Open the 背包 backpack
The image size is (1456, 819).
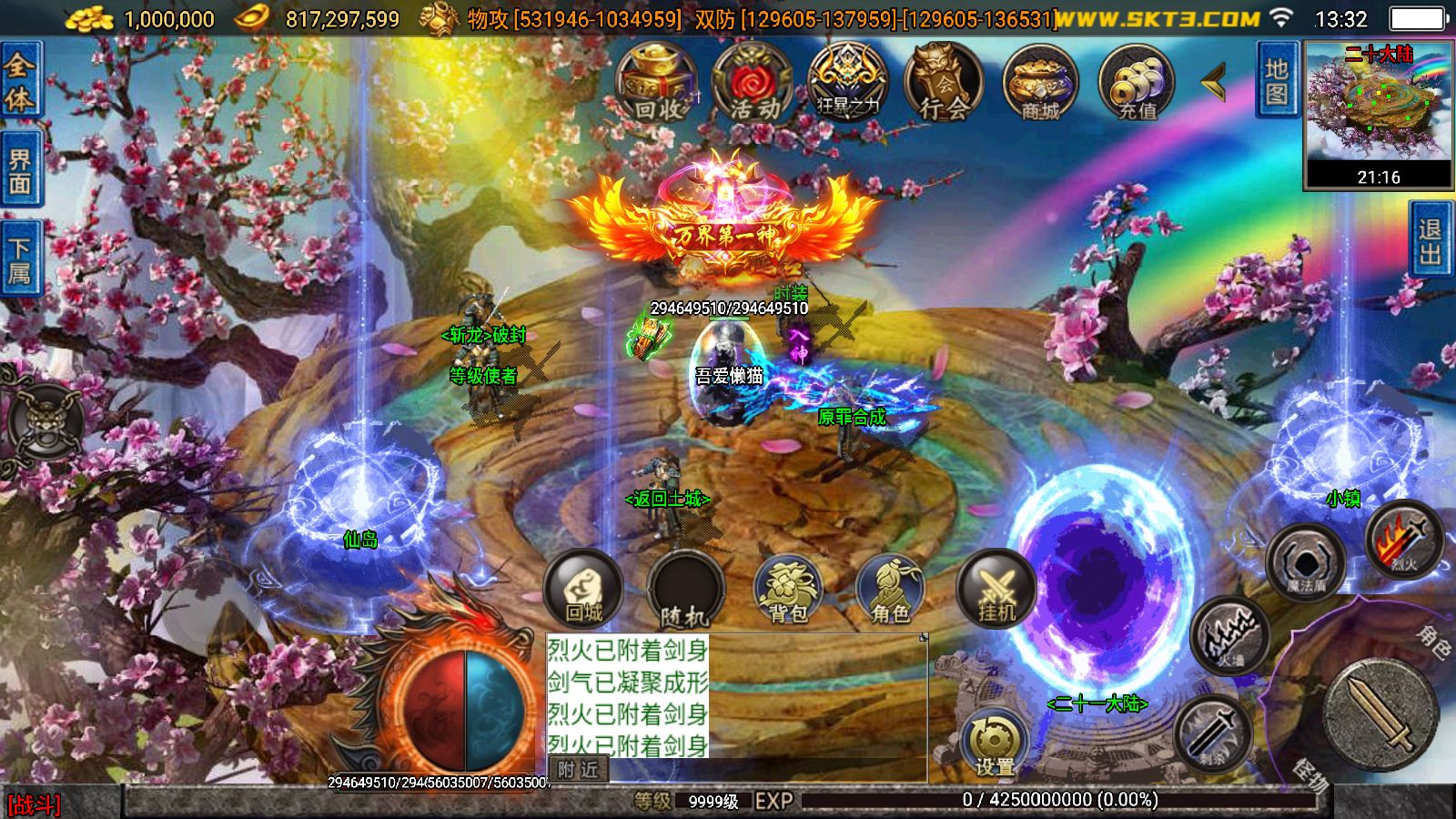click(x=788, y=591)
